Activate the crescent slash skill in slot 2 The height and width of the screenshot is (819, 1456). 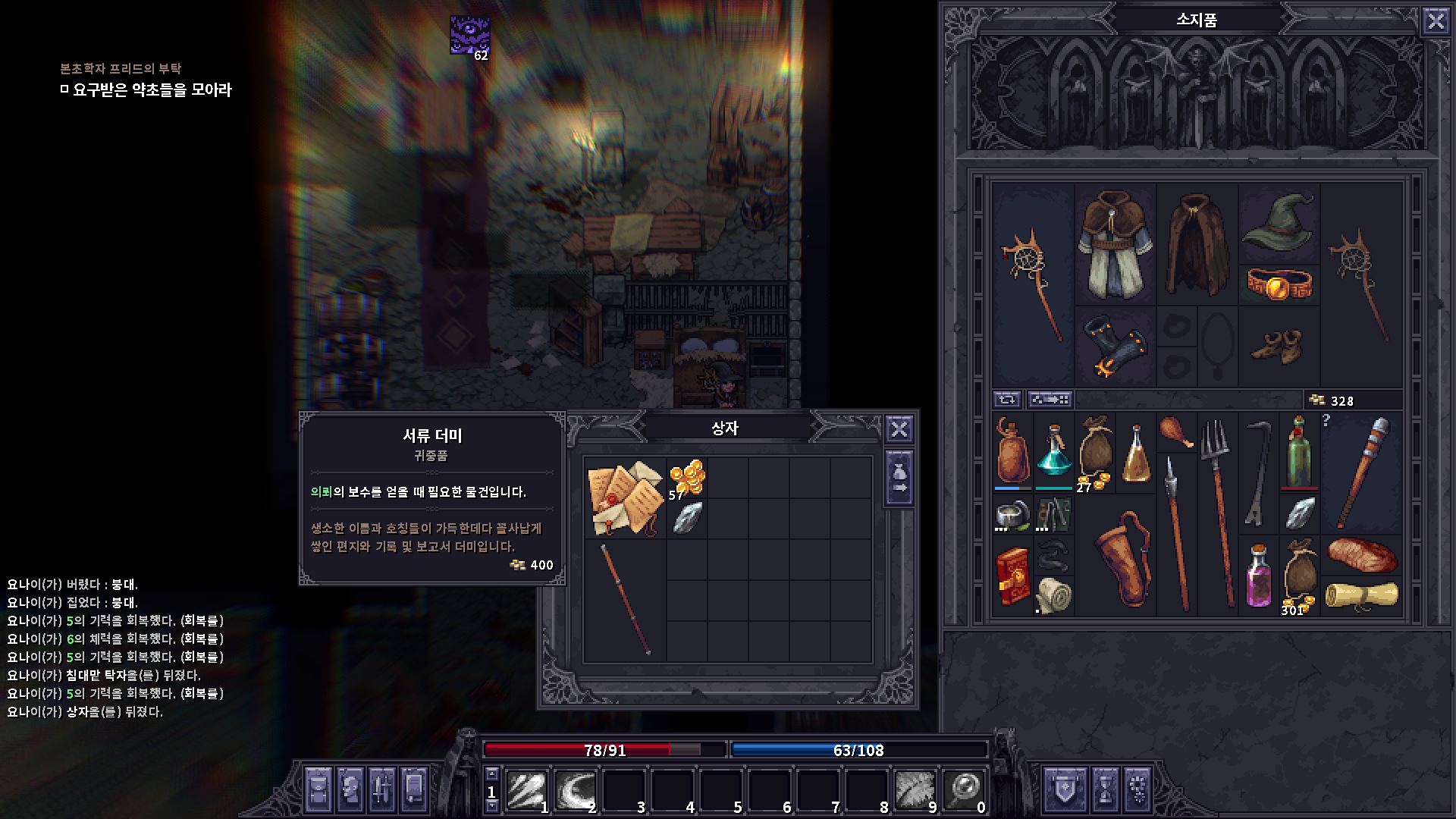click(x=576, y=790)
